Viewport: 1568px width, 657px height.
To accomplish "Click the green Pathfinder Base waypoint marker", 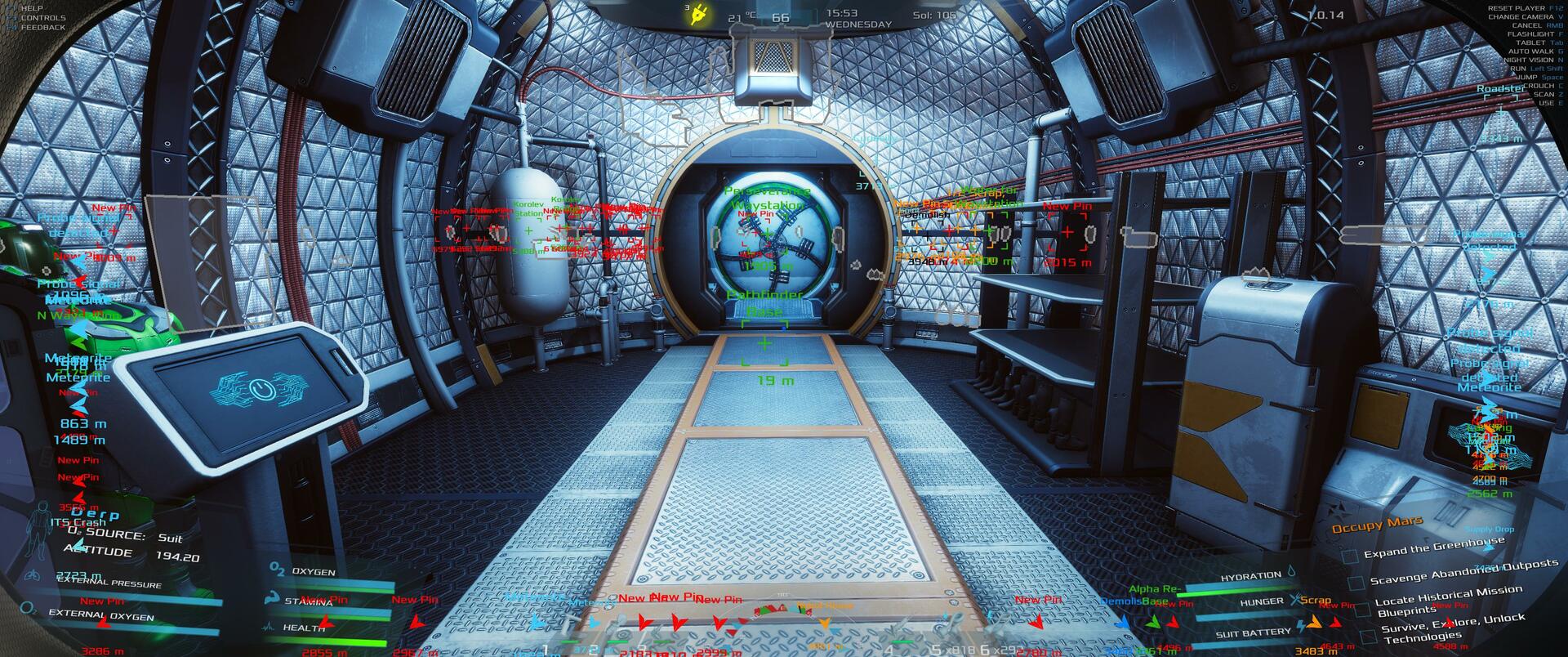I will coord(764,344).
